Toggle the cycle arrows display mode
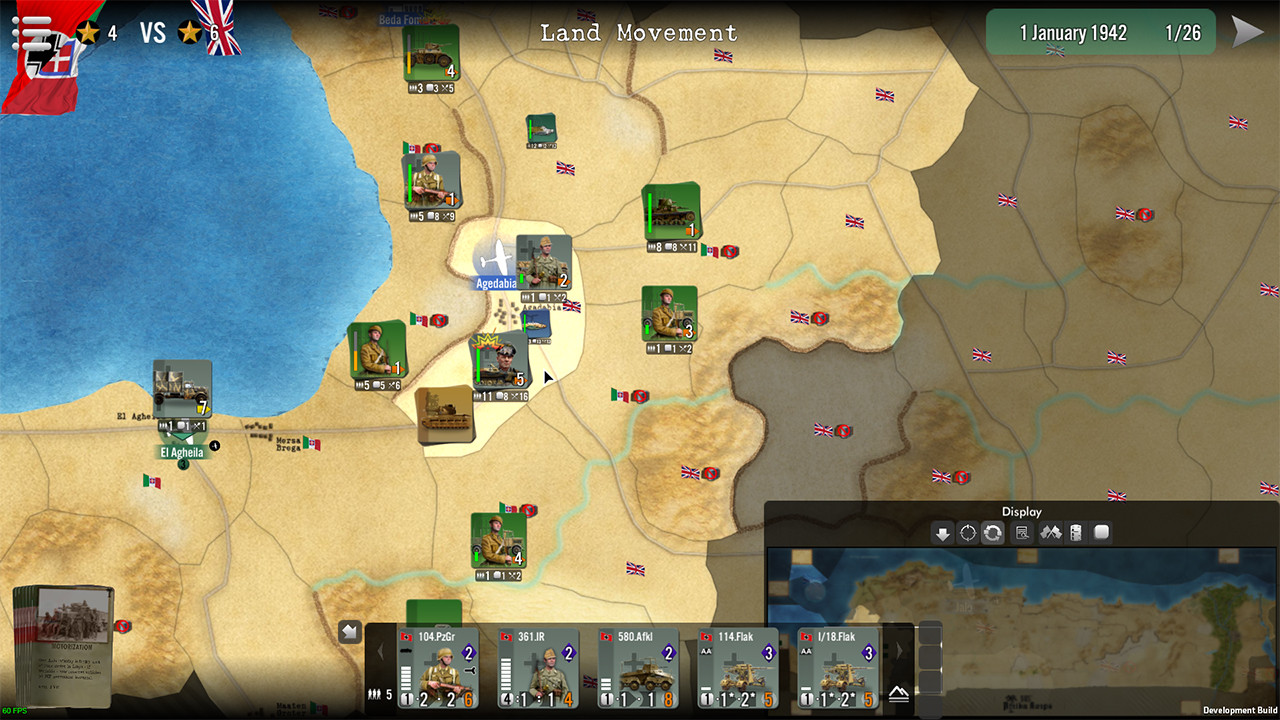The height and width of the screenshot is (720, 1280). 991,533
